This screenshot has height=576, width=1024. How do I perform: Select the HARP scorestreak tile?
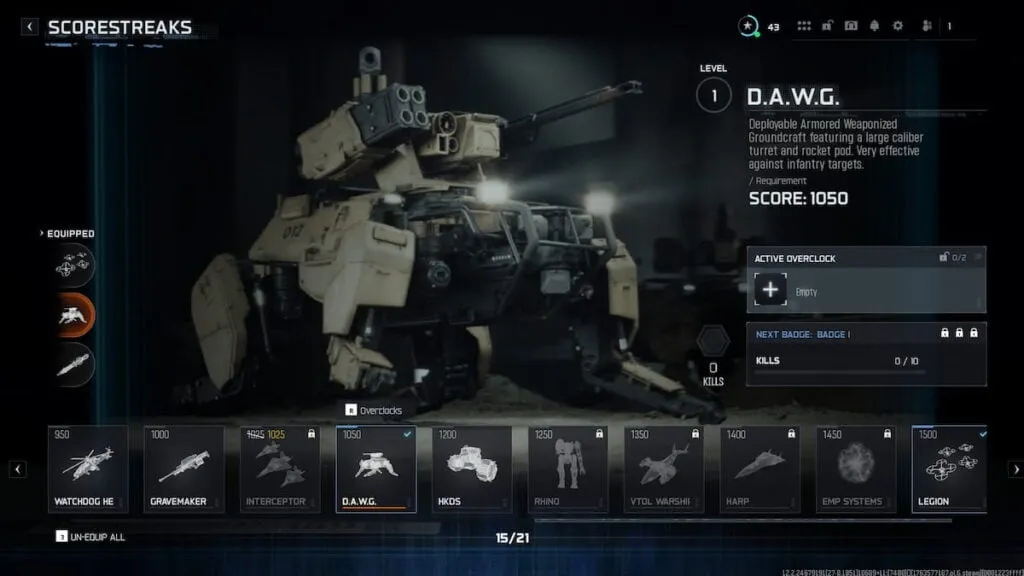(x=760, y=468)
